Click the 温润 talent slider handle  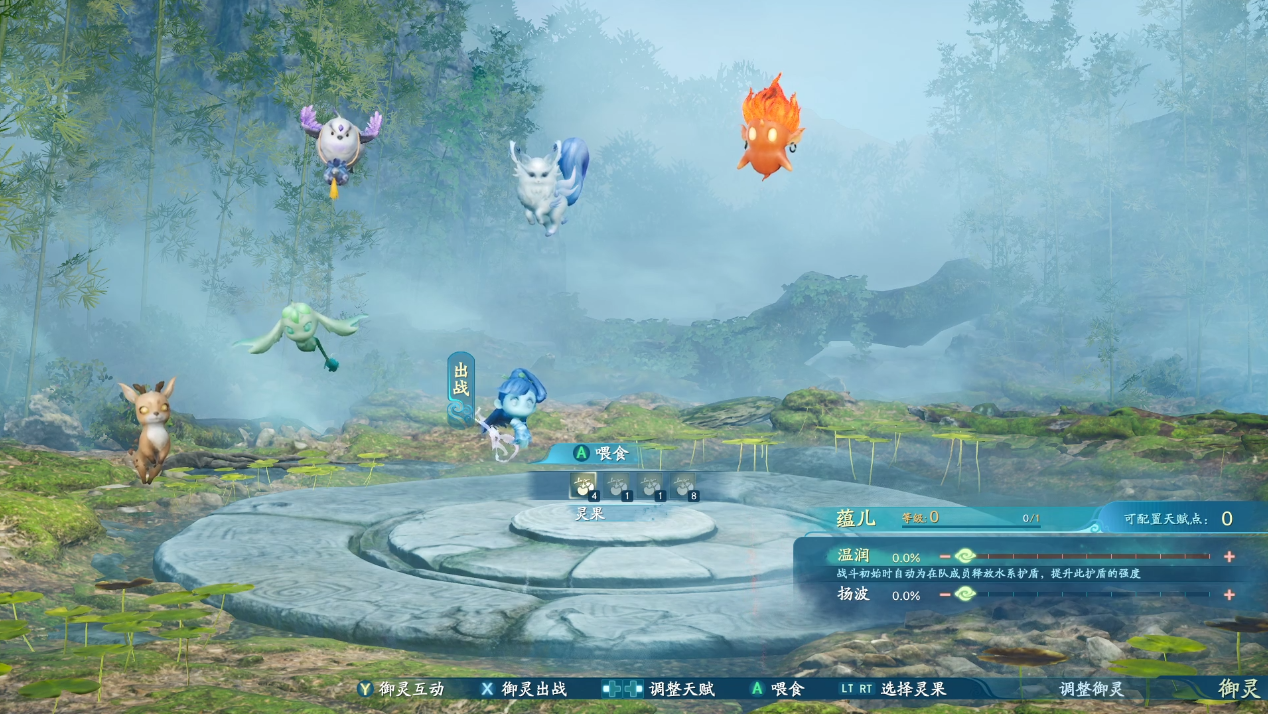[965, 557]
